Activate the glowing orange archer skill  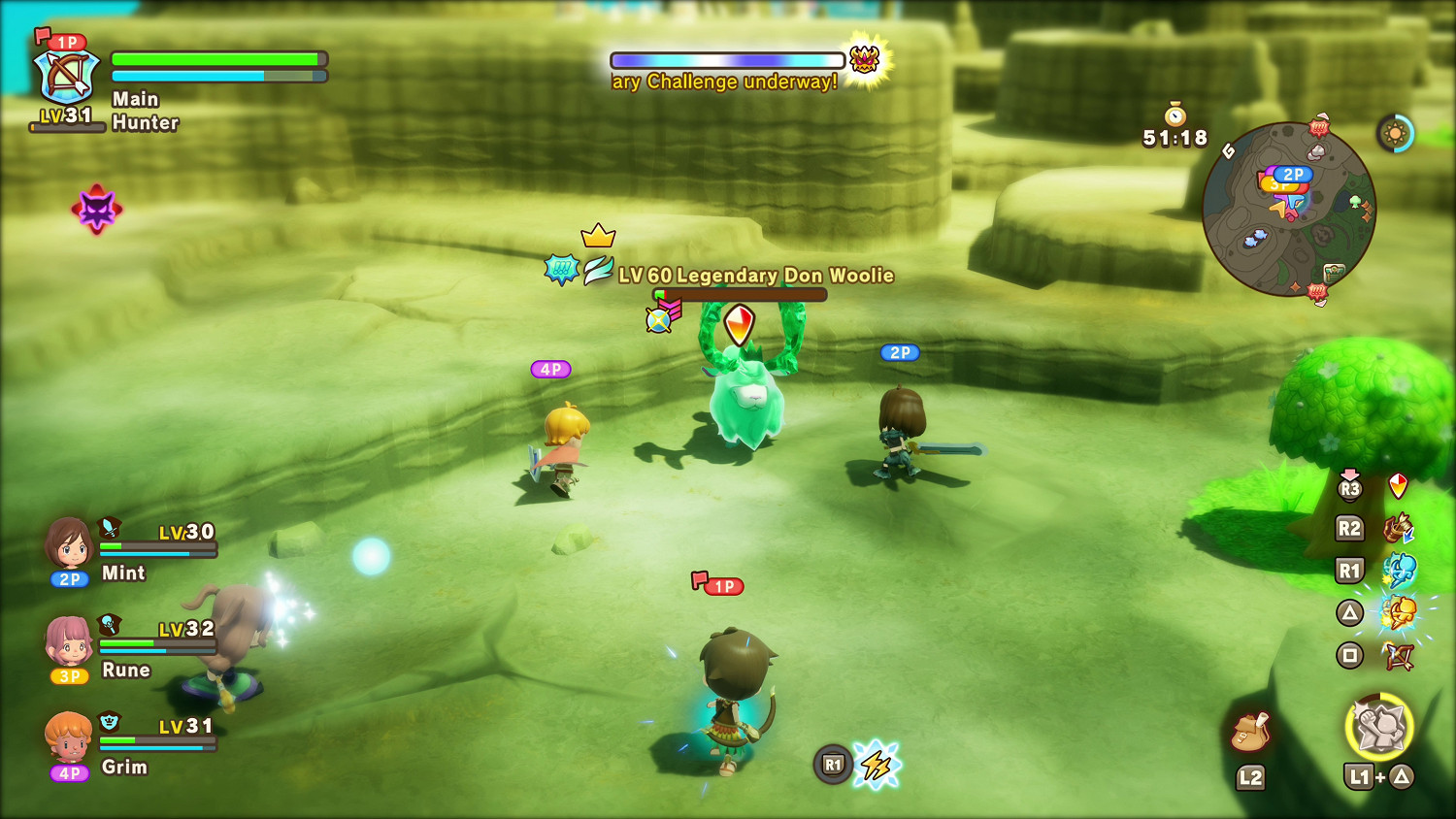(x=1399, y=613)
